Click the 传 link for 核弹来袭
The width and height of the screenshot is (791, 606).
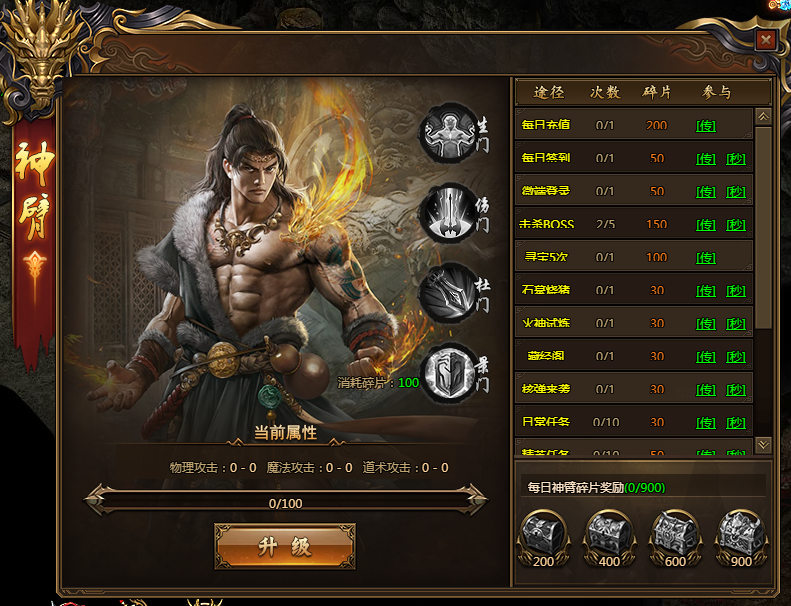(706, 390)
